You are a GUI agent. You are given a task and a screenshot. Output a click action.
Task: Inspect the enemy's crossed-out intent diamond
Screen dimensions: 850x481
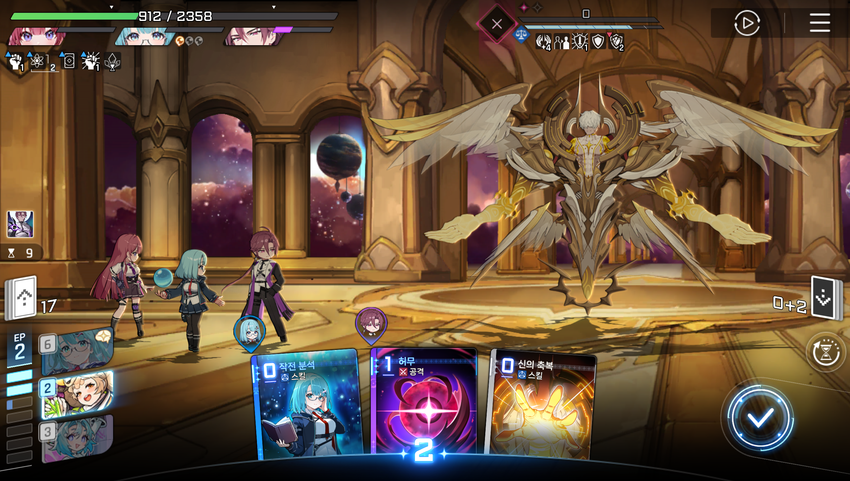pos(497,24)
